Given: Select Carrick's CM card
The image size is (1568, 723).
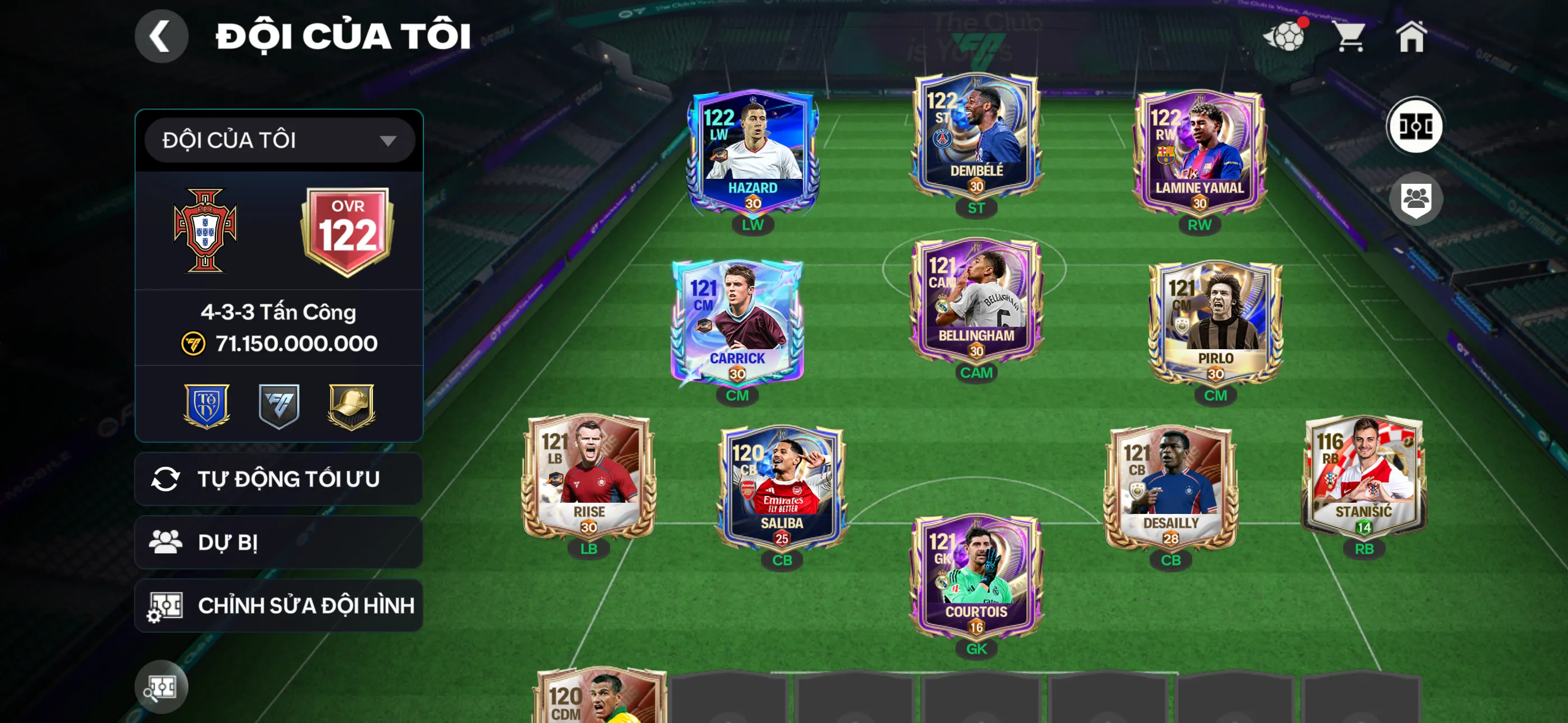Looking at the screenshot, I should (x=736, y=323).
